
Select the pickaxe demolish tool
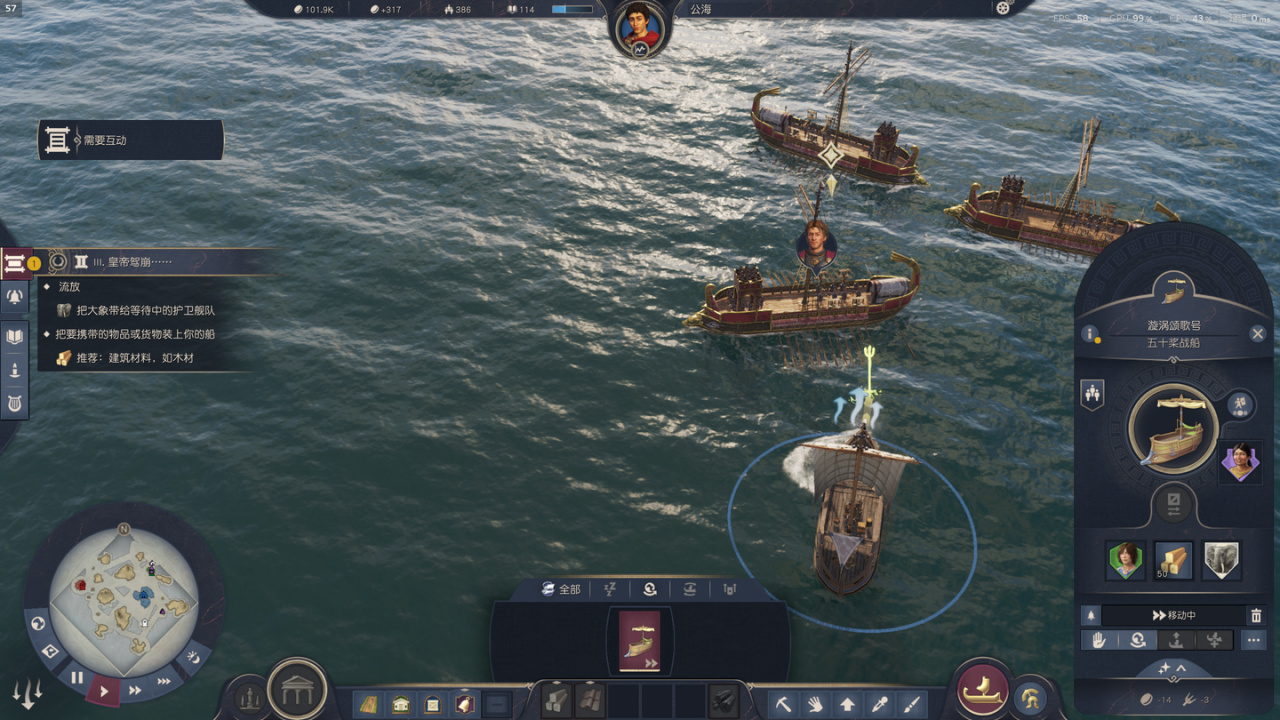point(783,703)
